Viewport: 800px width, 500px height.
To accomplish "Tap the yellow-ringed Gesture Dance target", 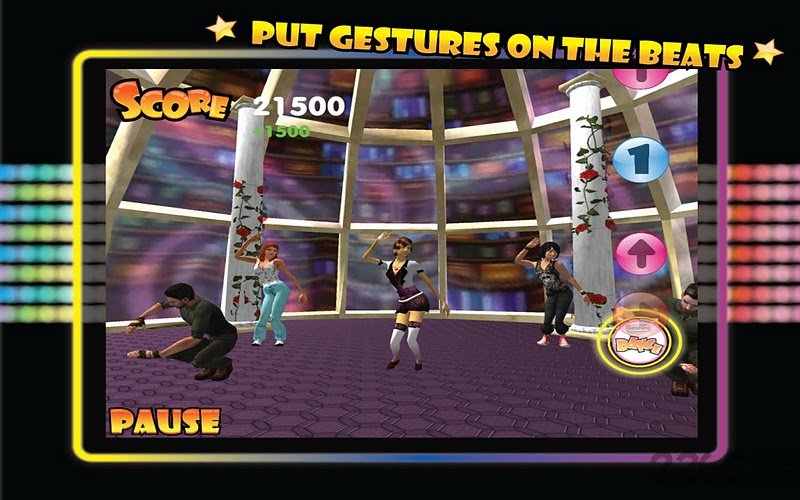I will pos(638,342).
